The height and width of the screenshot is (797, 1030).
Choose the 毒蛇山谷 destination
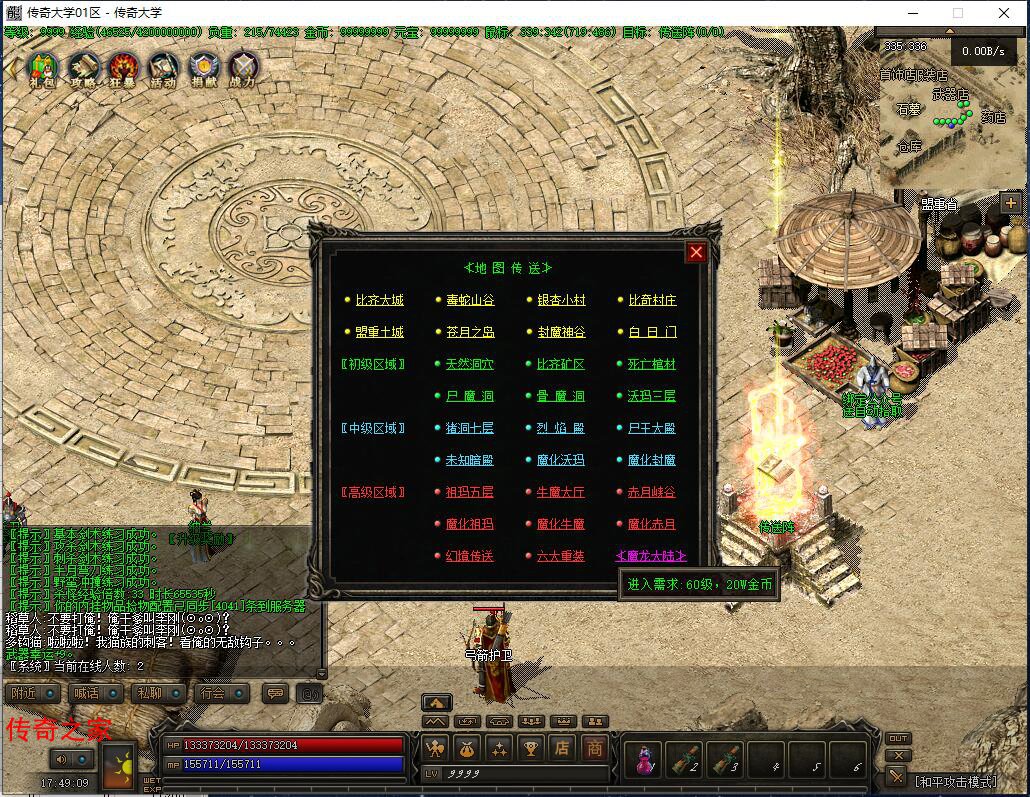(x=470, y=300)
